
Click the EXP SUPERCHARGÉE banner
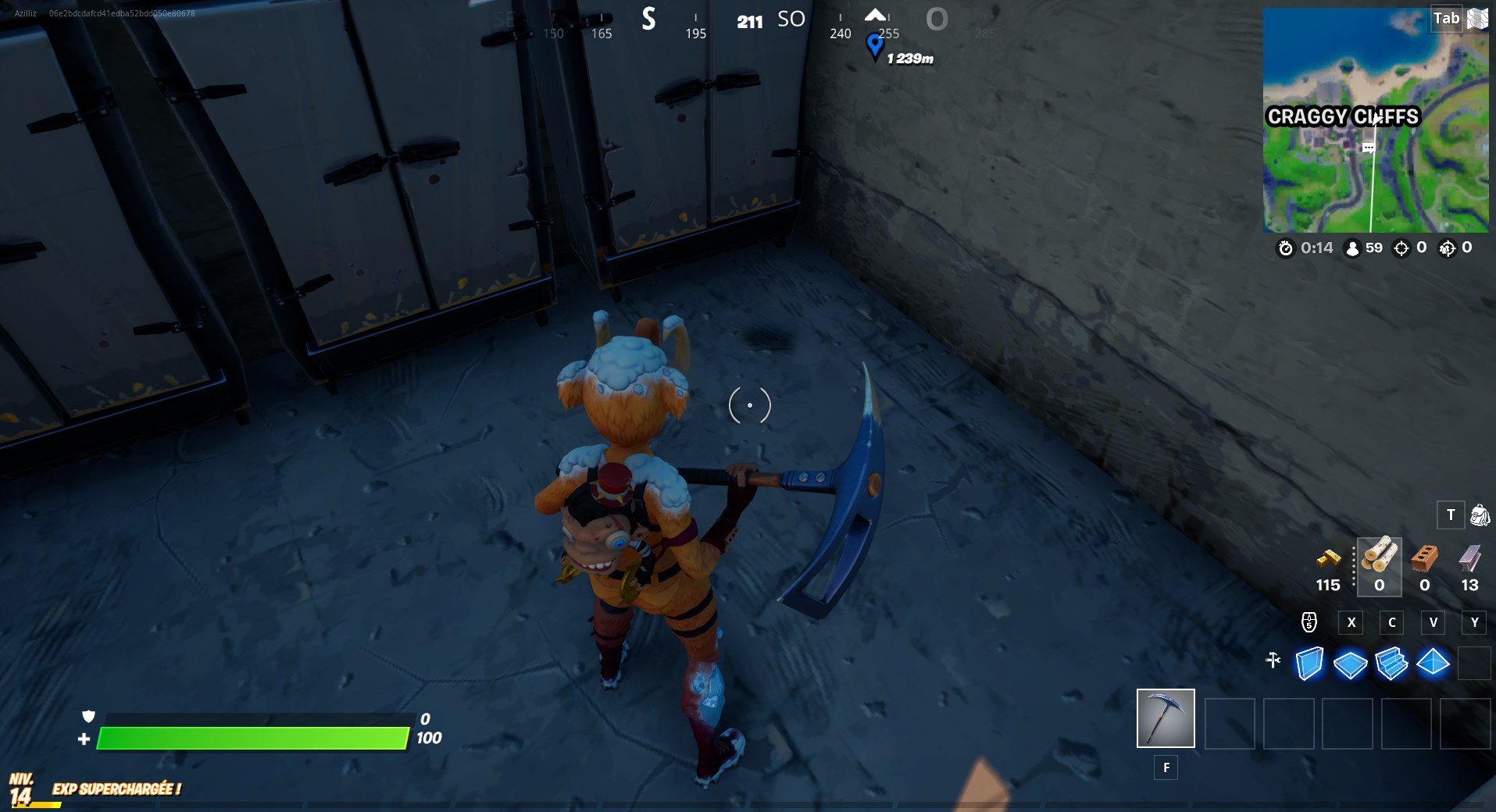pyautogui.click(x=116, y=789)
